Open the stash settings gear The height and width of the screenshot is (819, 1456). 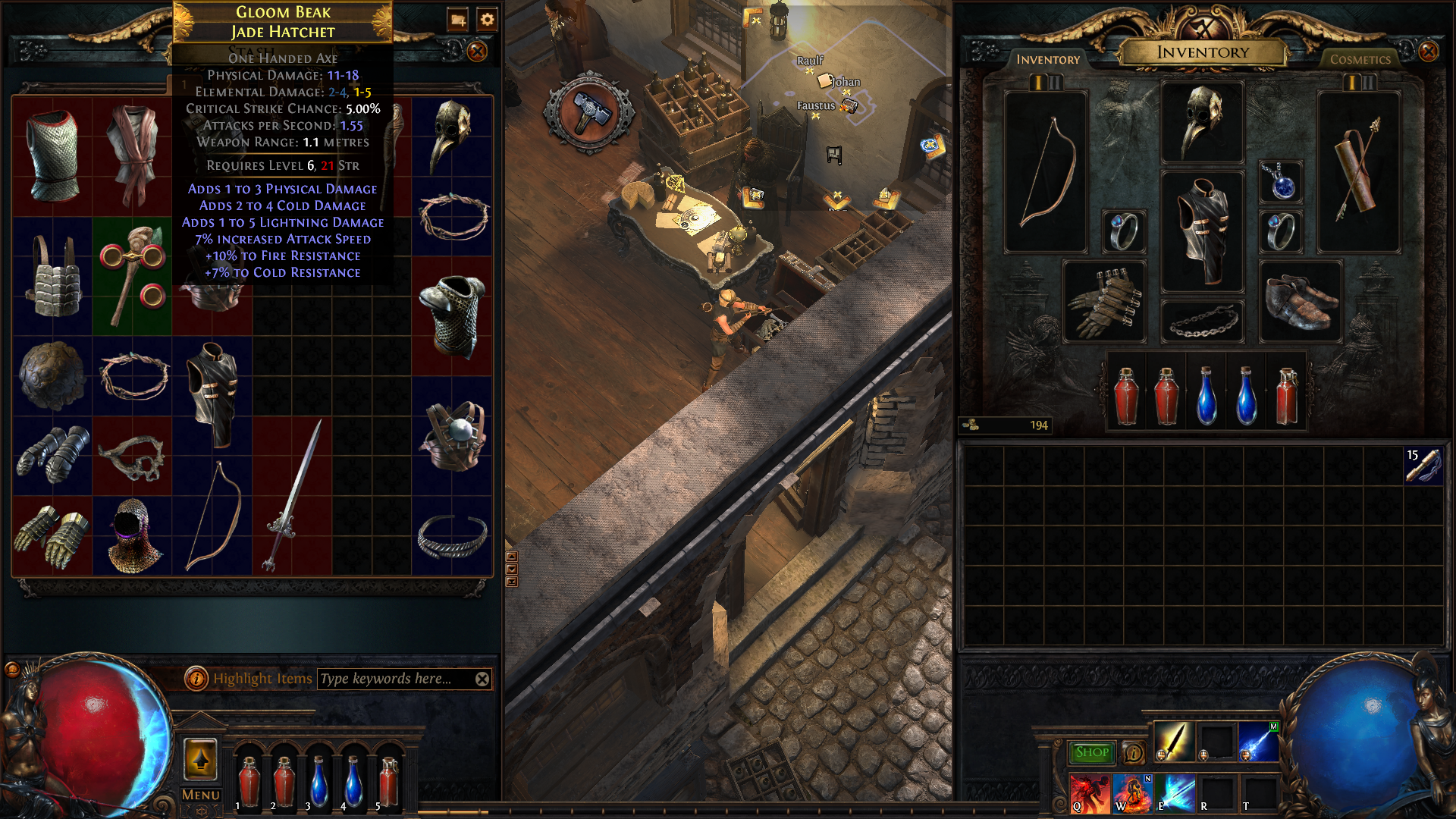(487, 20)
